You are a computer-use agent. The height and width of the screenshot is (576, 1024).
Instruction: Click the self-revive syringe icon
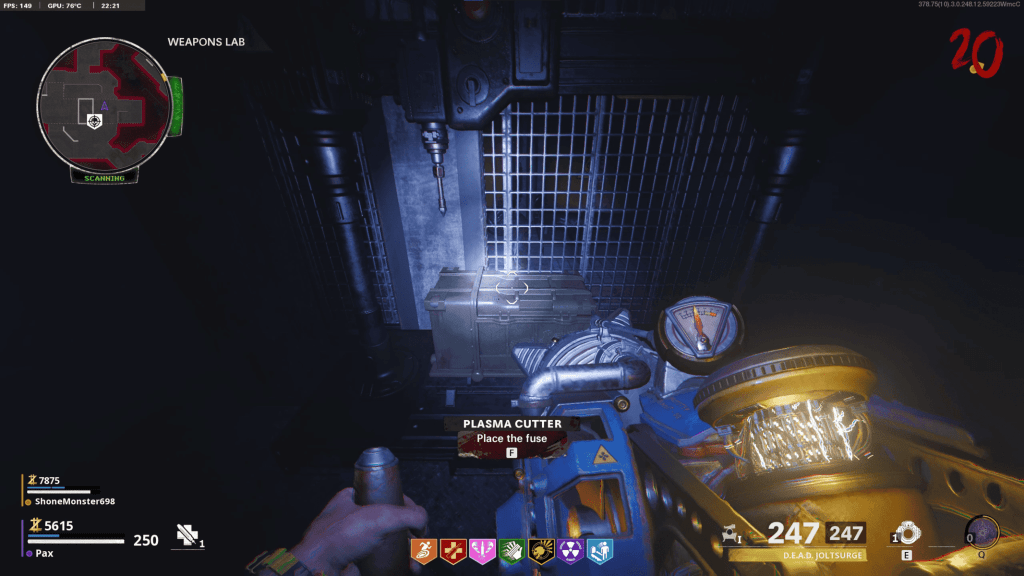point(187,535)
